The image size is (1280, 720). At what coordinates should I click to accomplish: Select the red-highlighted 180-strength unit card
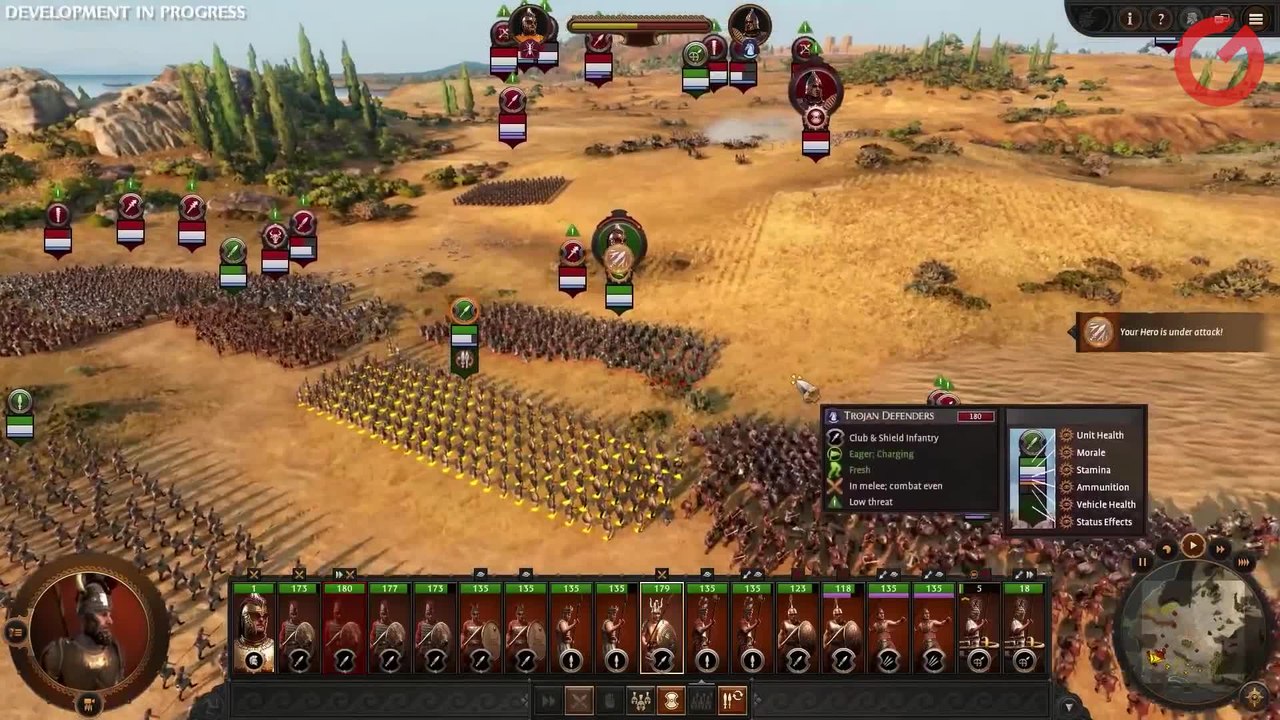click(x=344, y=630)
